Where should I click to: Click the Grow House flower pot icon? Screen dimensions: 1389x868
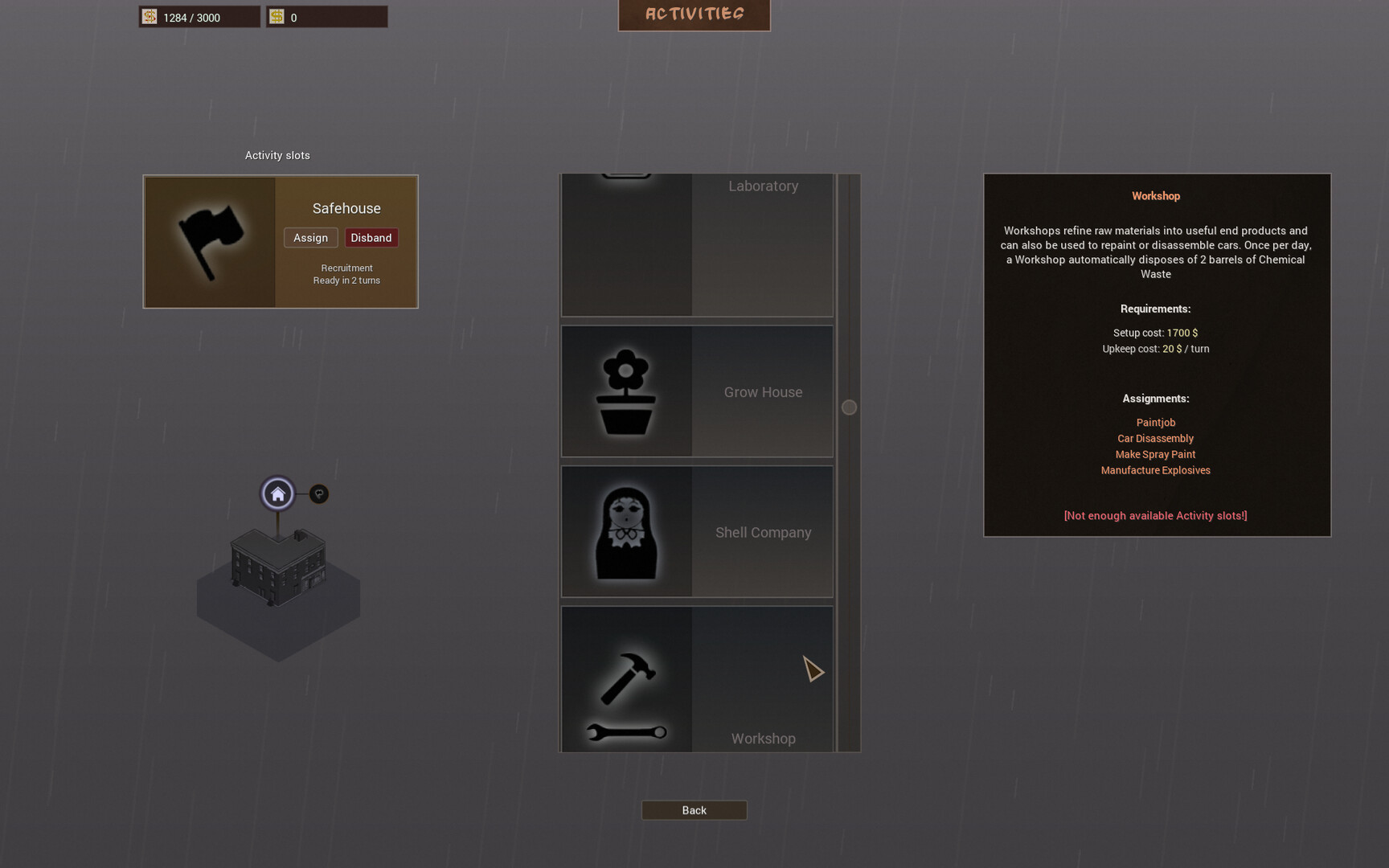627,391
